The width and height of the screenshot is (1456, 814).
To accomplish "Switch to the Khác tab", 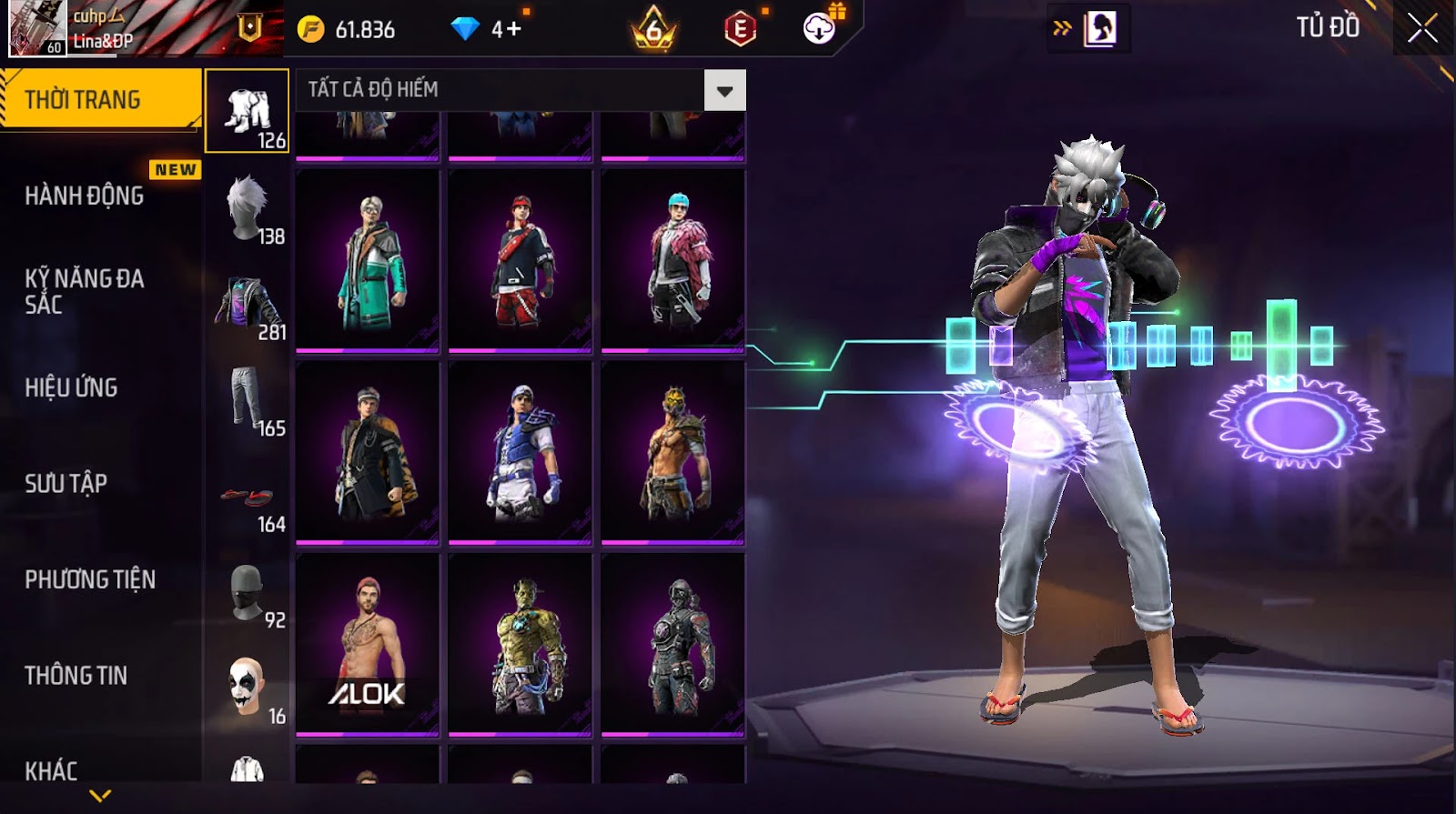I will (51, 770).
